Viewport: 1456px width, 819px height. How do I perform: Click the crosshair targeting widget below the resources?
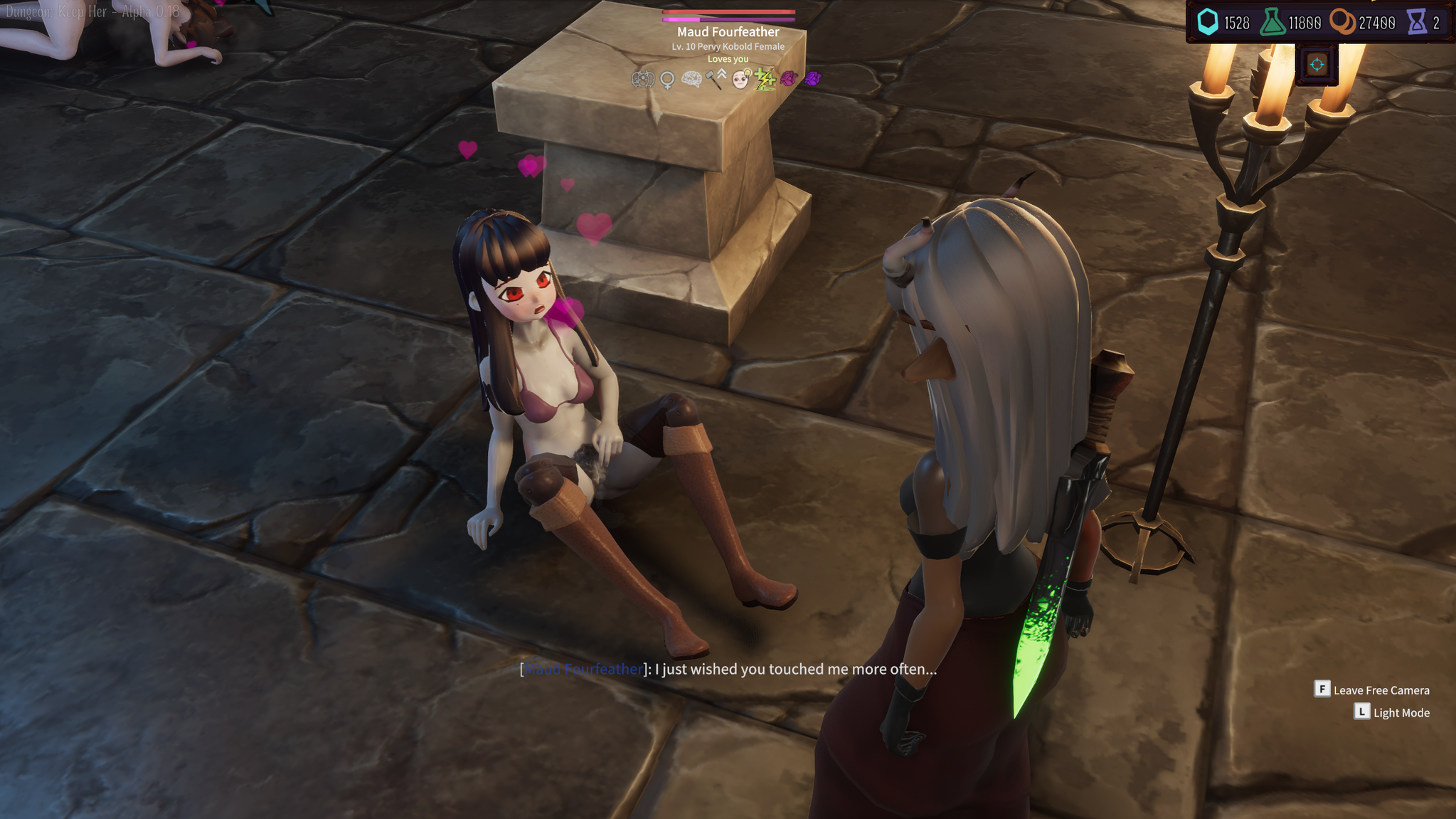pyautogui.click(x=1317, y=63)
